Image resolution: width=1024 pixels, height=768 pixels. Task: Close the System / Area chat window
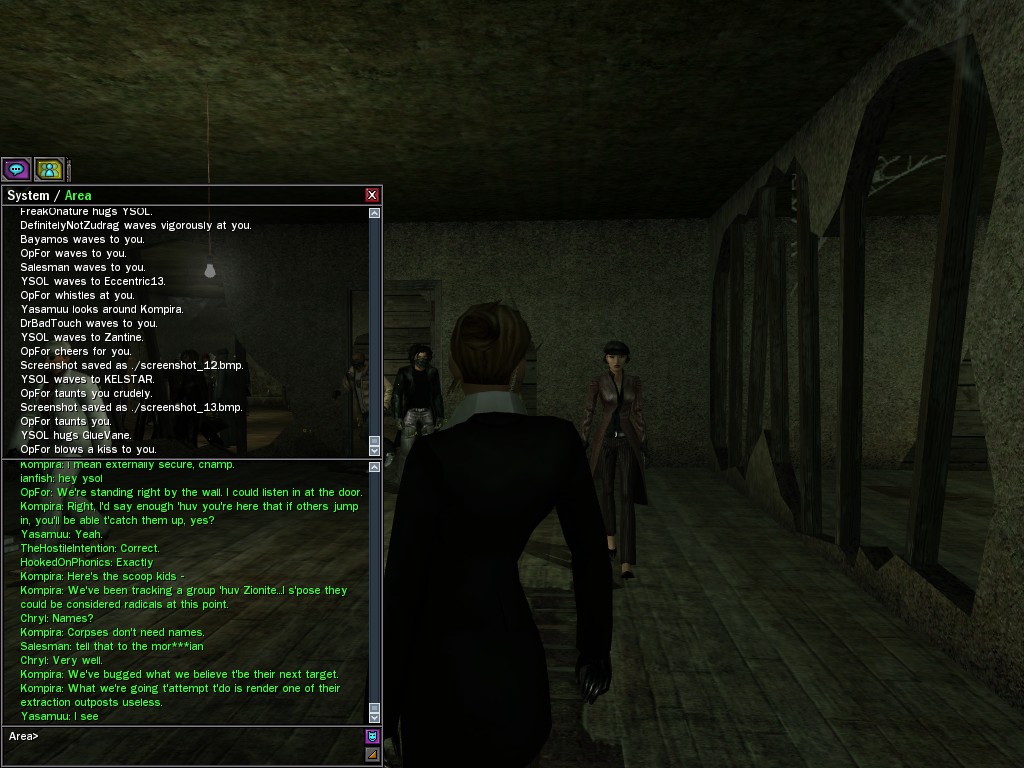[x=372, y=195]
